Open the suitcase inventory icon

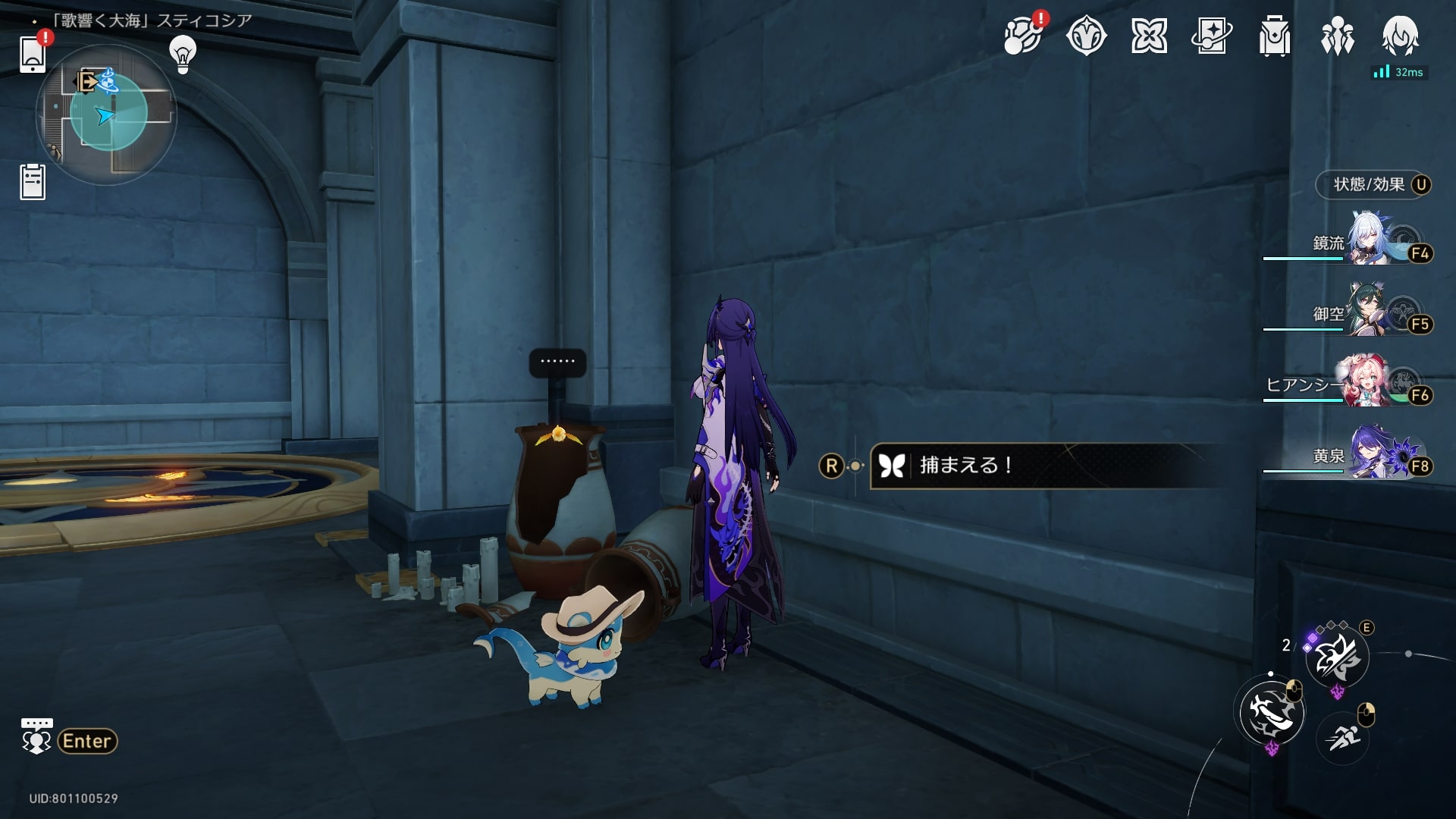pos(1274,36)
